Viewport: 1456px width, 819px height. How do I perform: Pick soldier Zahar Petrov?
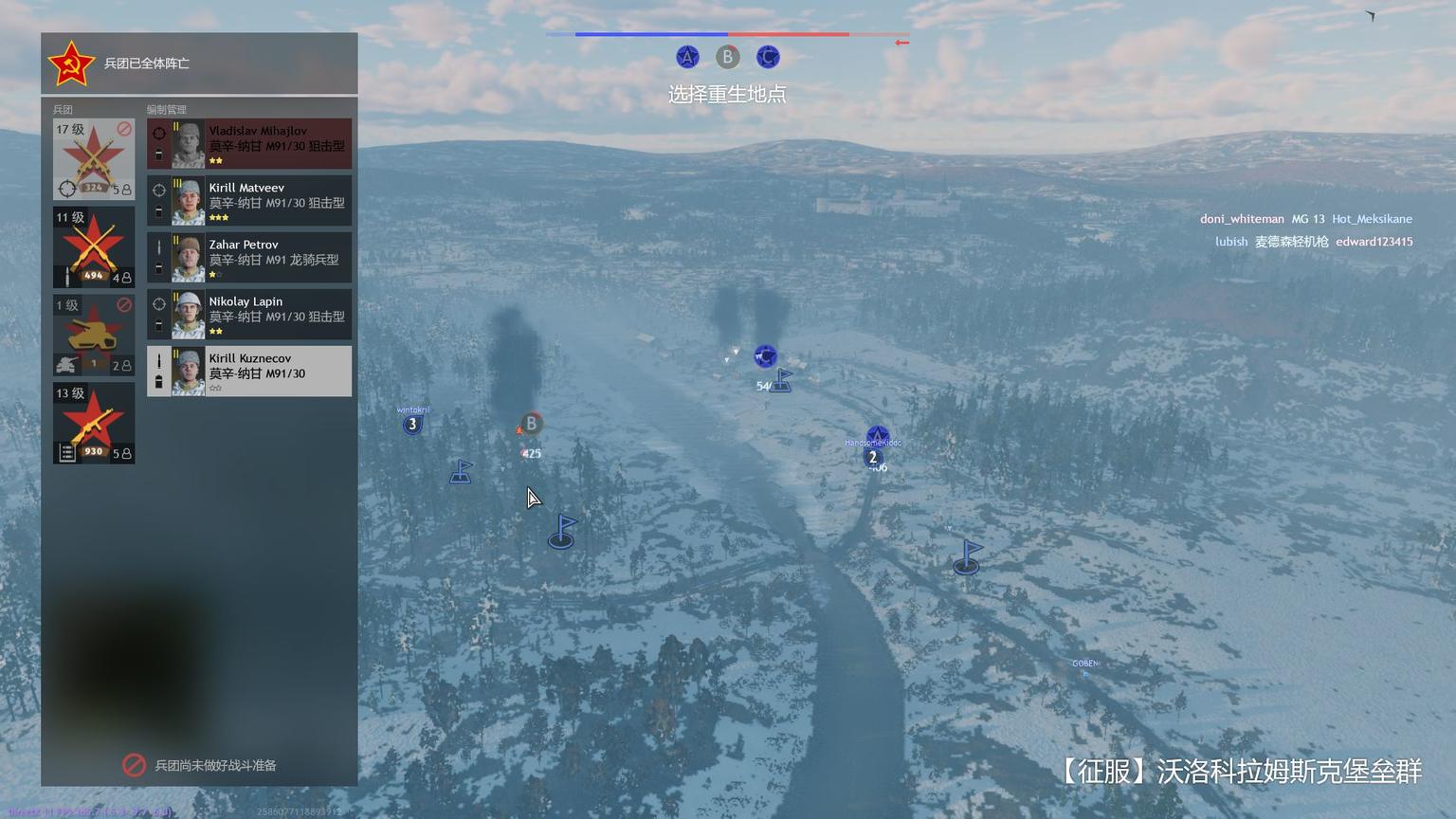click(x=249, y=258)
